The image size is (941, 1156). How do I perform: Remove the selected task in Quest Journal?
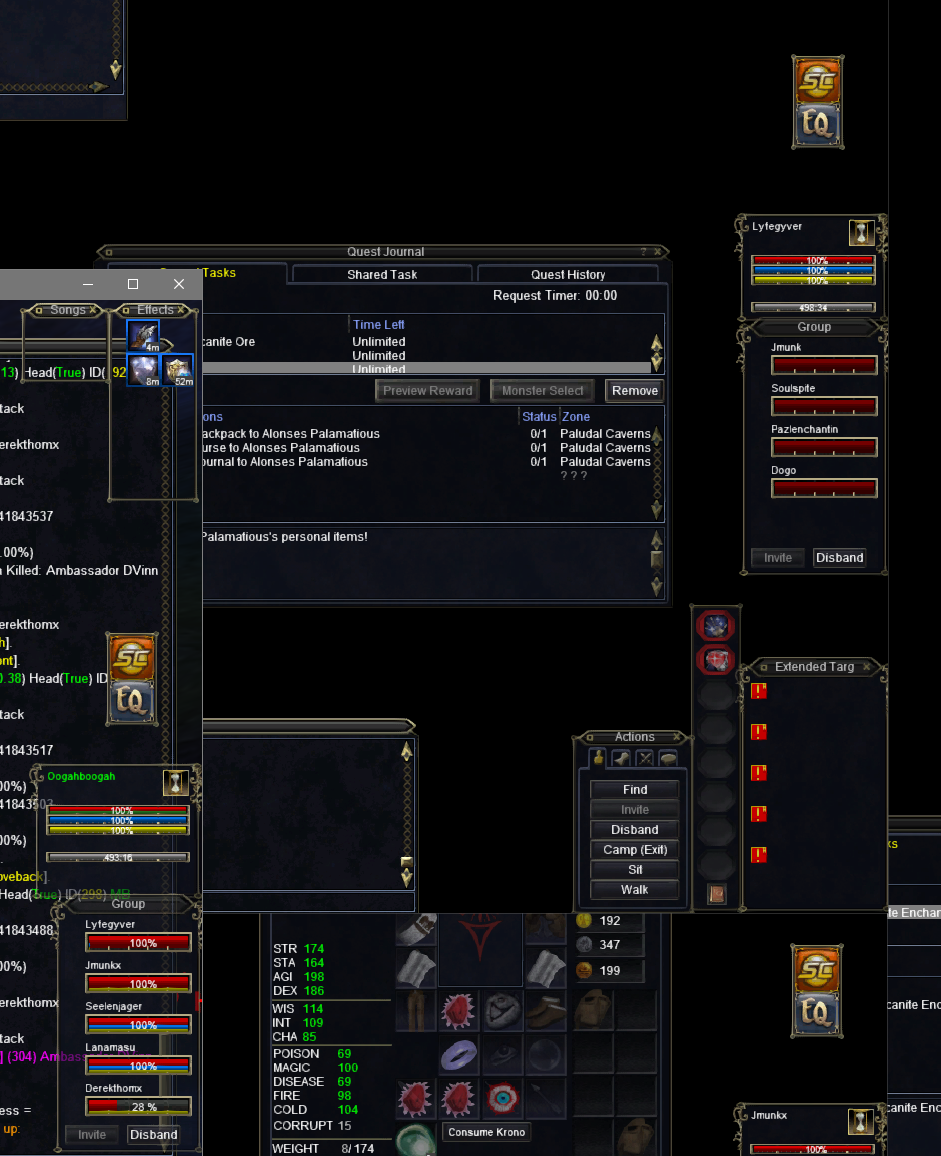point(635,391)
